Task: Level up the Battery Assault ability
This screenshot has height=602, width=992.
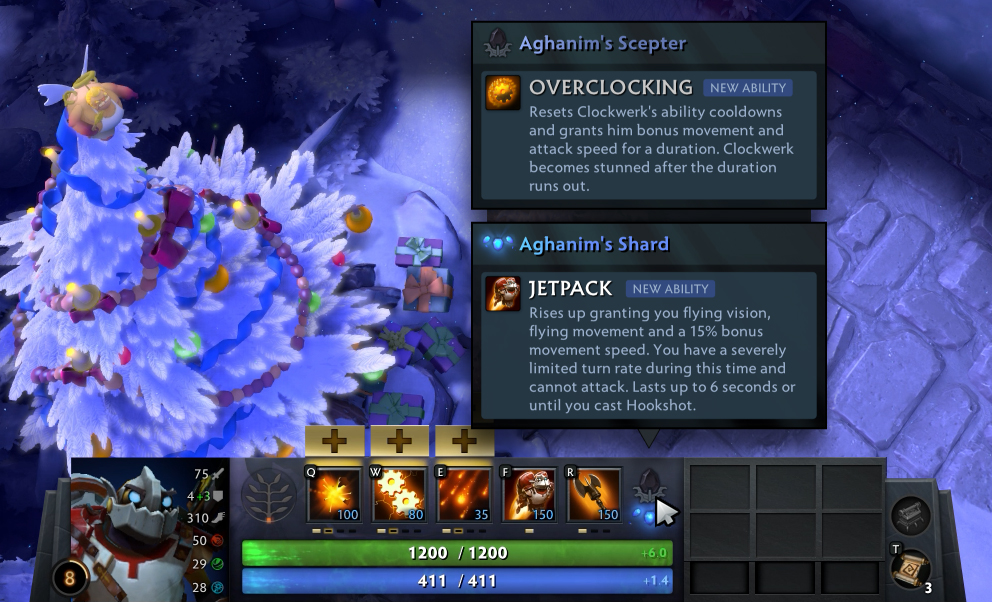Action: (334, 441)
